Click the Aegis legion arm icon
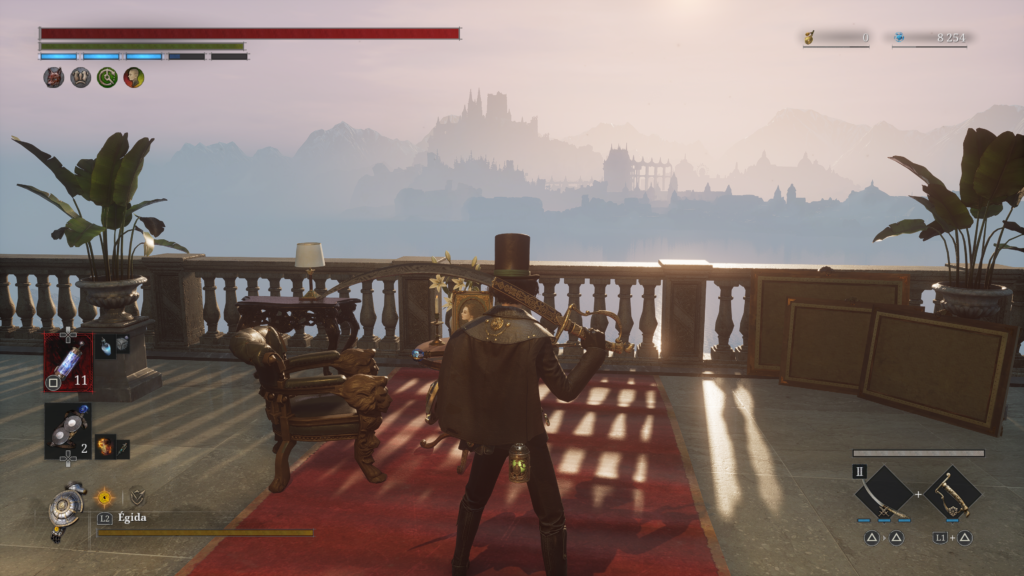The height and width of the screenshot is (576, 1024). click(68, 507)
